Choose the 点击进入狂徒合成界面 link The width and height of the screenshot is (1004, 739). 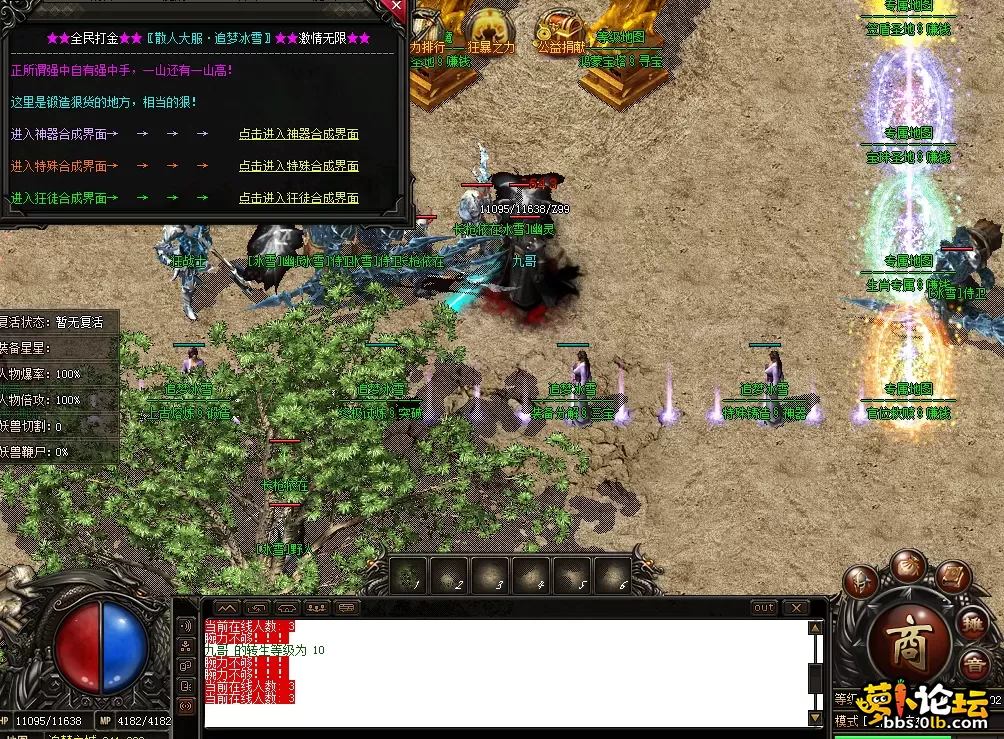(x=298, y=198)
